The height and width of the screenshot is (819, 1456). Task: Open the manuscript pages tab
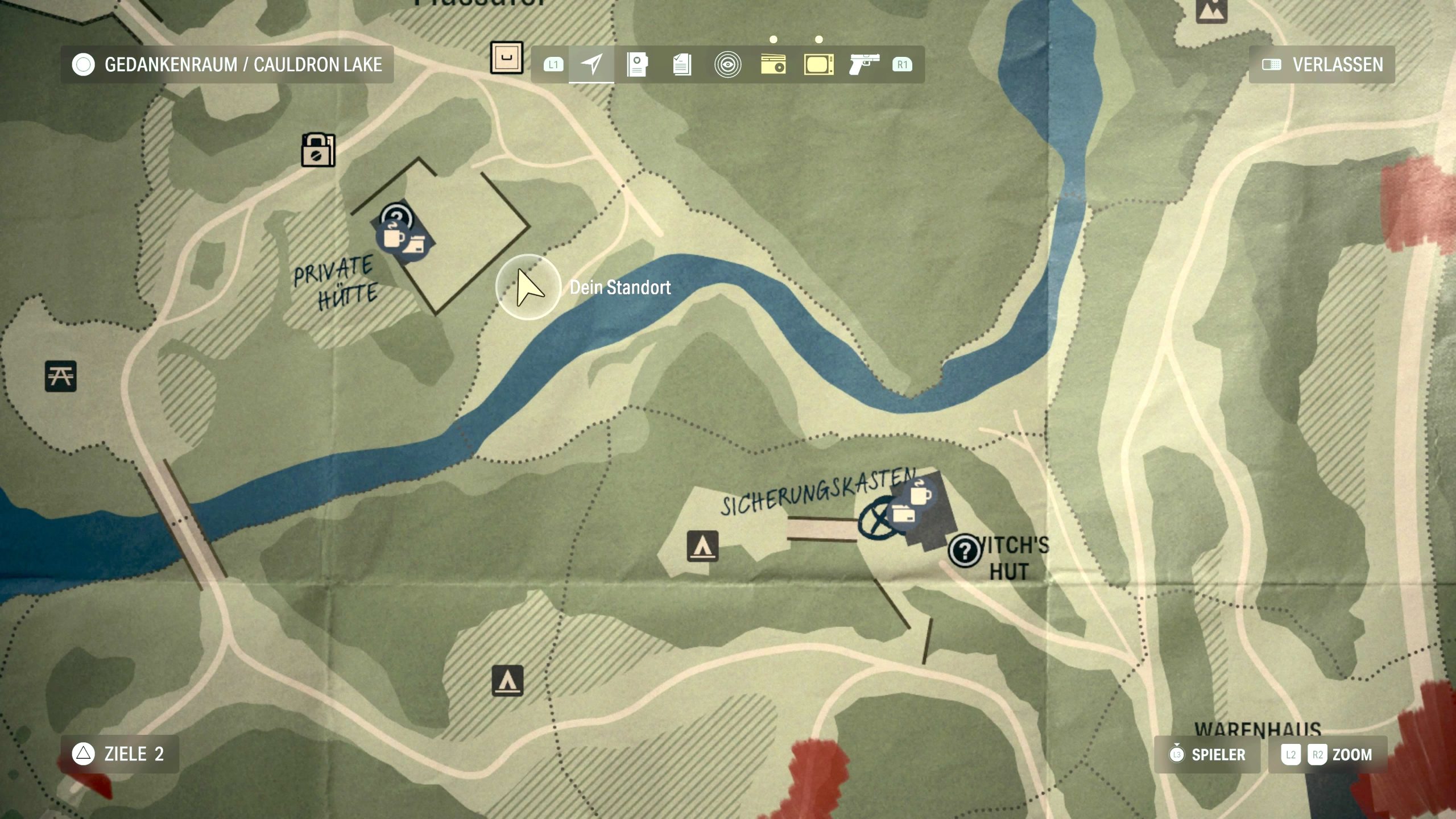[682, 64]
